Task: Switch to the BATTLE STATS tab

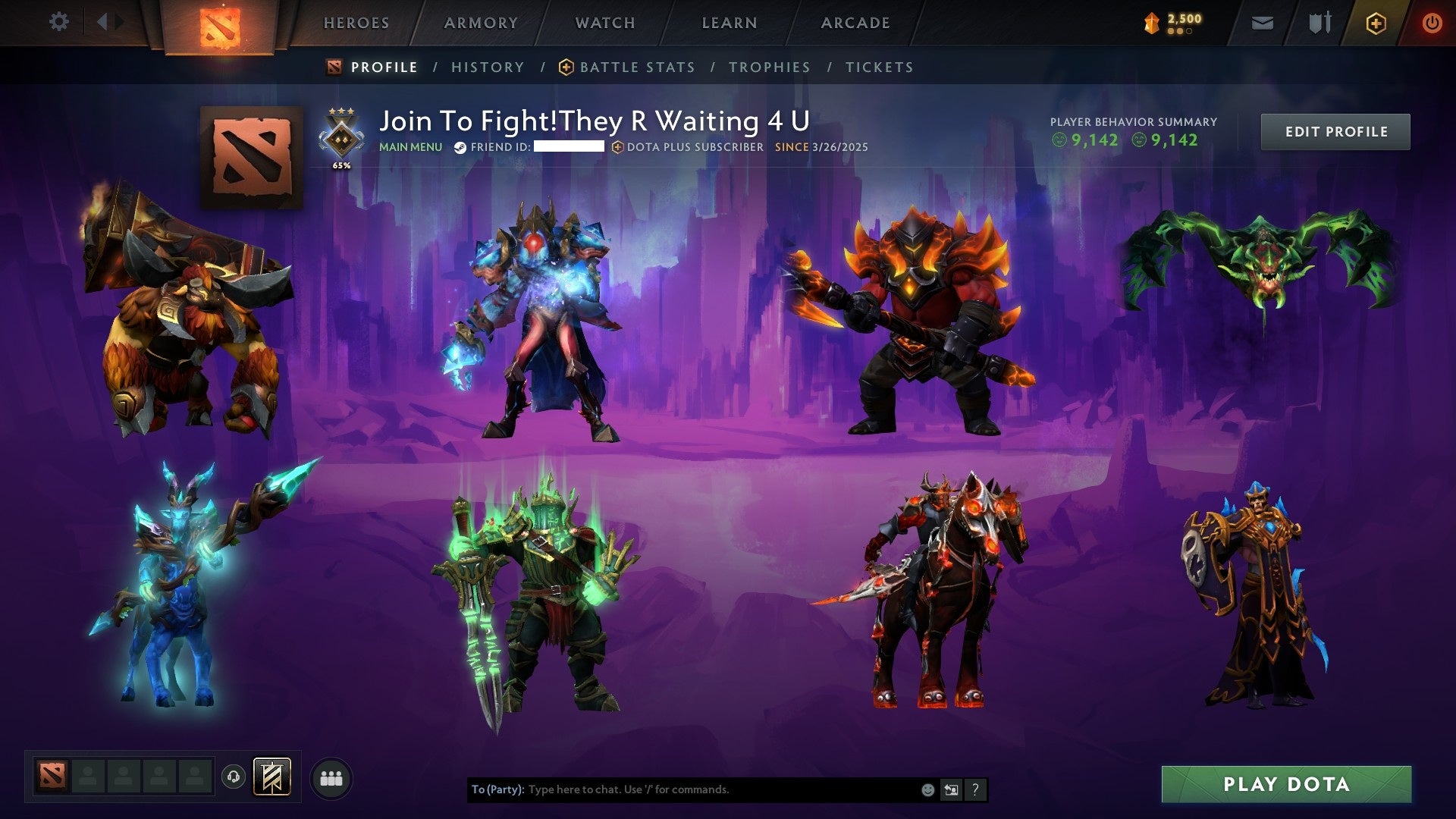Action: click(636, 67)
